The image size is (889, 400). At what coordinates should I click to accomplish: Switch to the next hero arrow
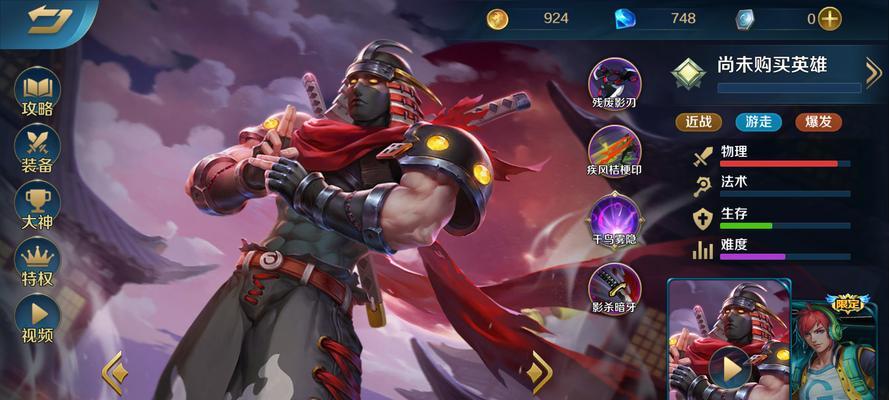[x=541, y=371]
